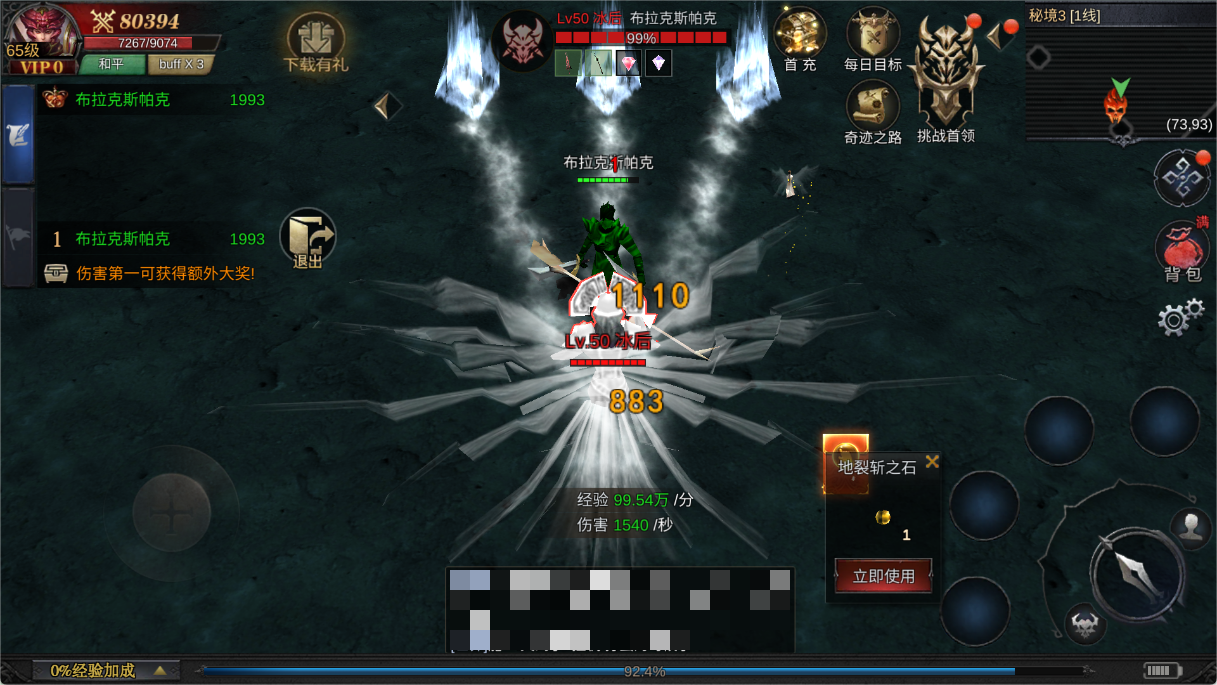Close the 地裂斩之石 item popup
Screen dimensions: 1217x685
pos(932,461)
